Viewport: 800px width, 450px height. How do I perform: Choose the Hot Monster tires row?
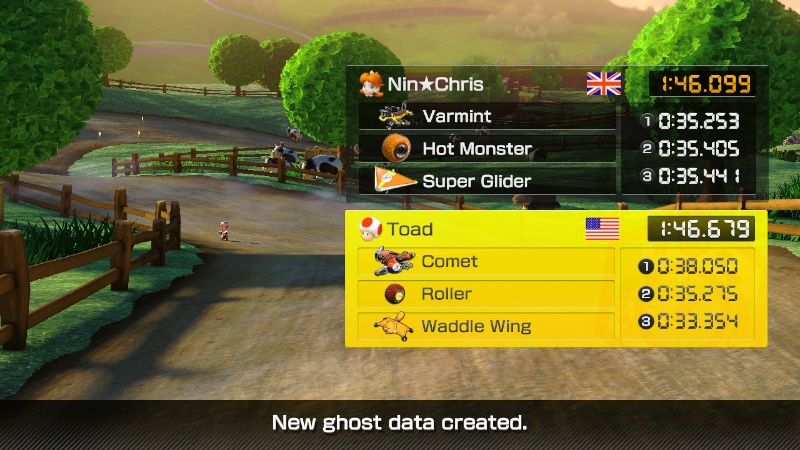click(x=487, y=149)
